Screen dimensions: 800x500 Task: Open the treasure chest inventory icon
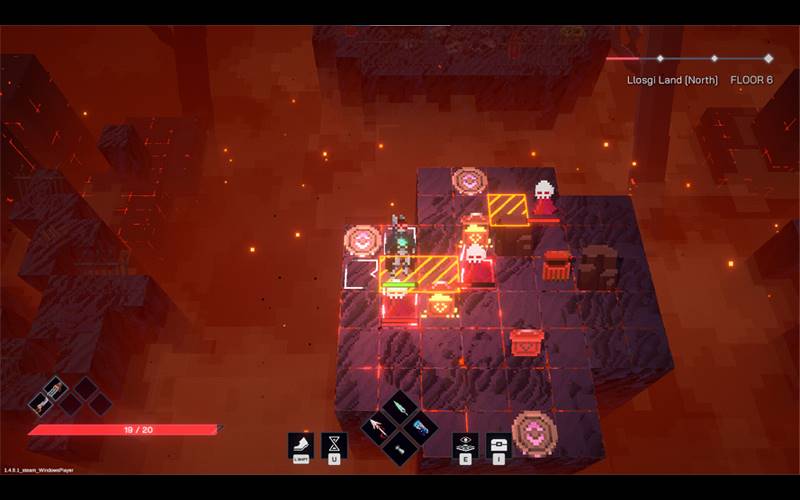(x=497, y=444)
